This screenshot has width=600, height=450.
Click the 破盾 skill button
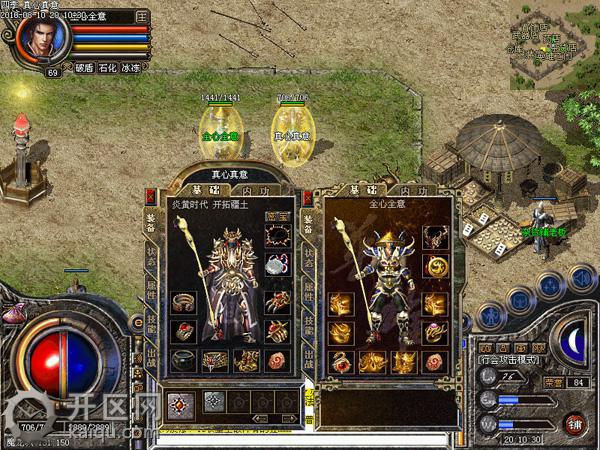click(83, 69)
